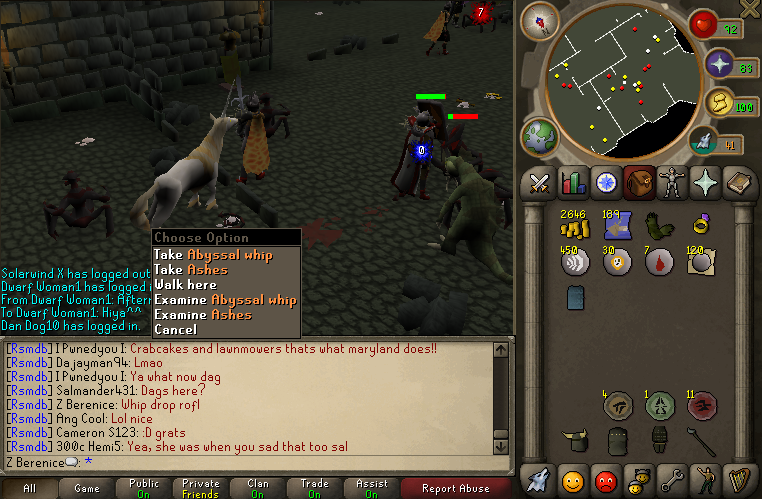Open the world map globe icon
762x499 pixels.
541,138
